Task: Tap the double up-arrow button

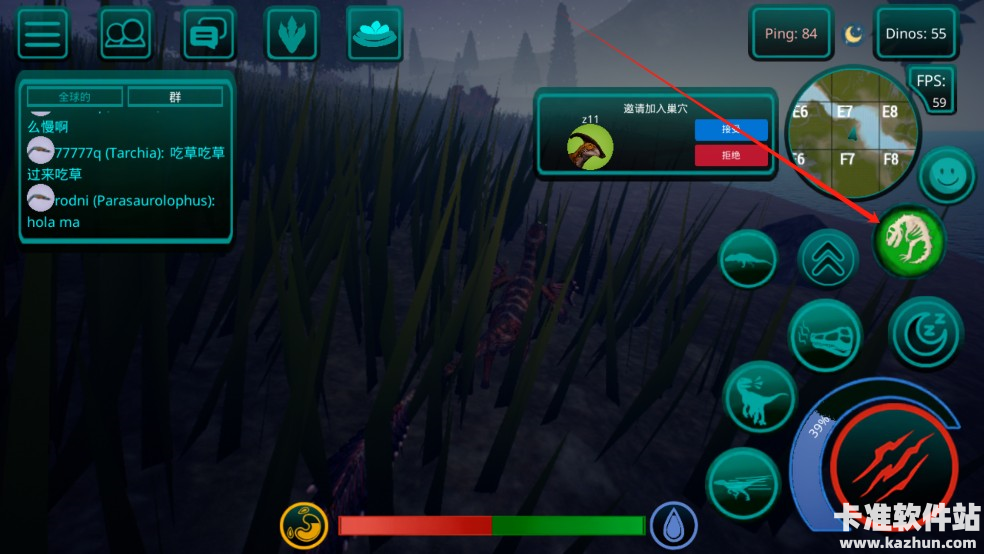Action: pyautogui.click(x=828, y=258)
